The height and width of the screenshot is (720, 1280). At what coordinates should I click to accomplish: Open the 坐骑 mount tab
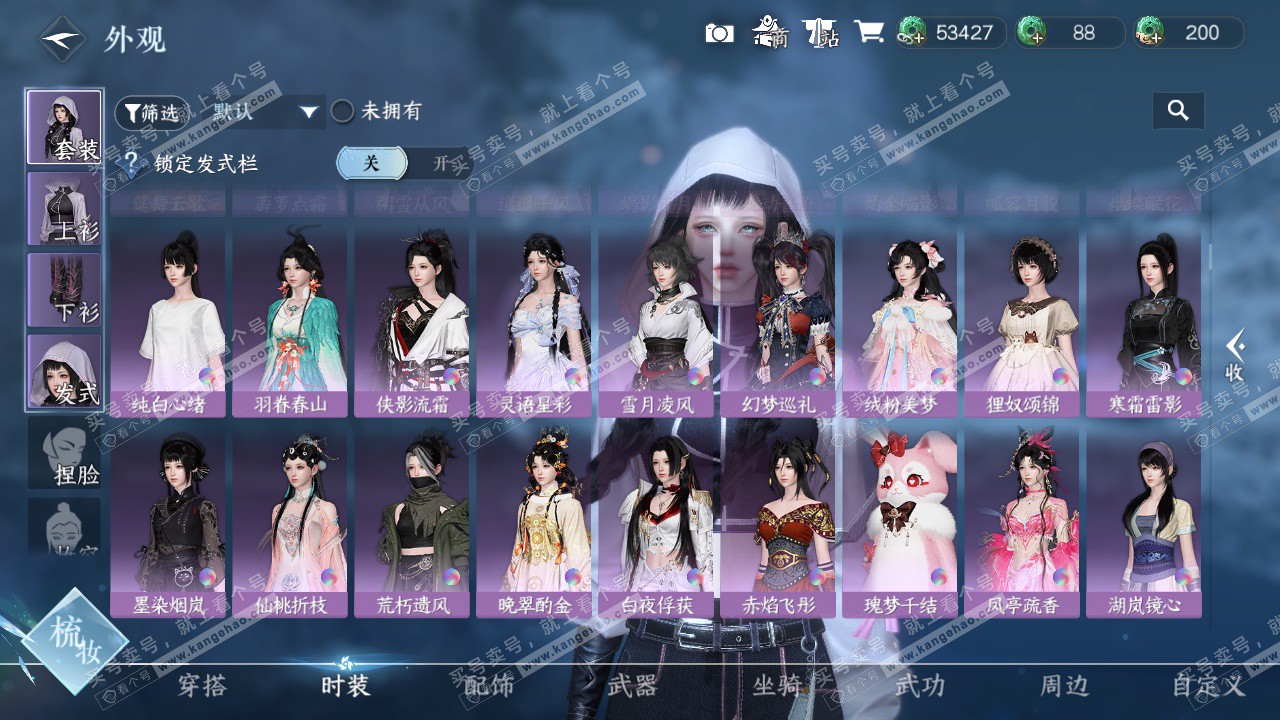777,686
